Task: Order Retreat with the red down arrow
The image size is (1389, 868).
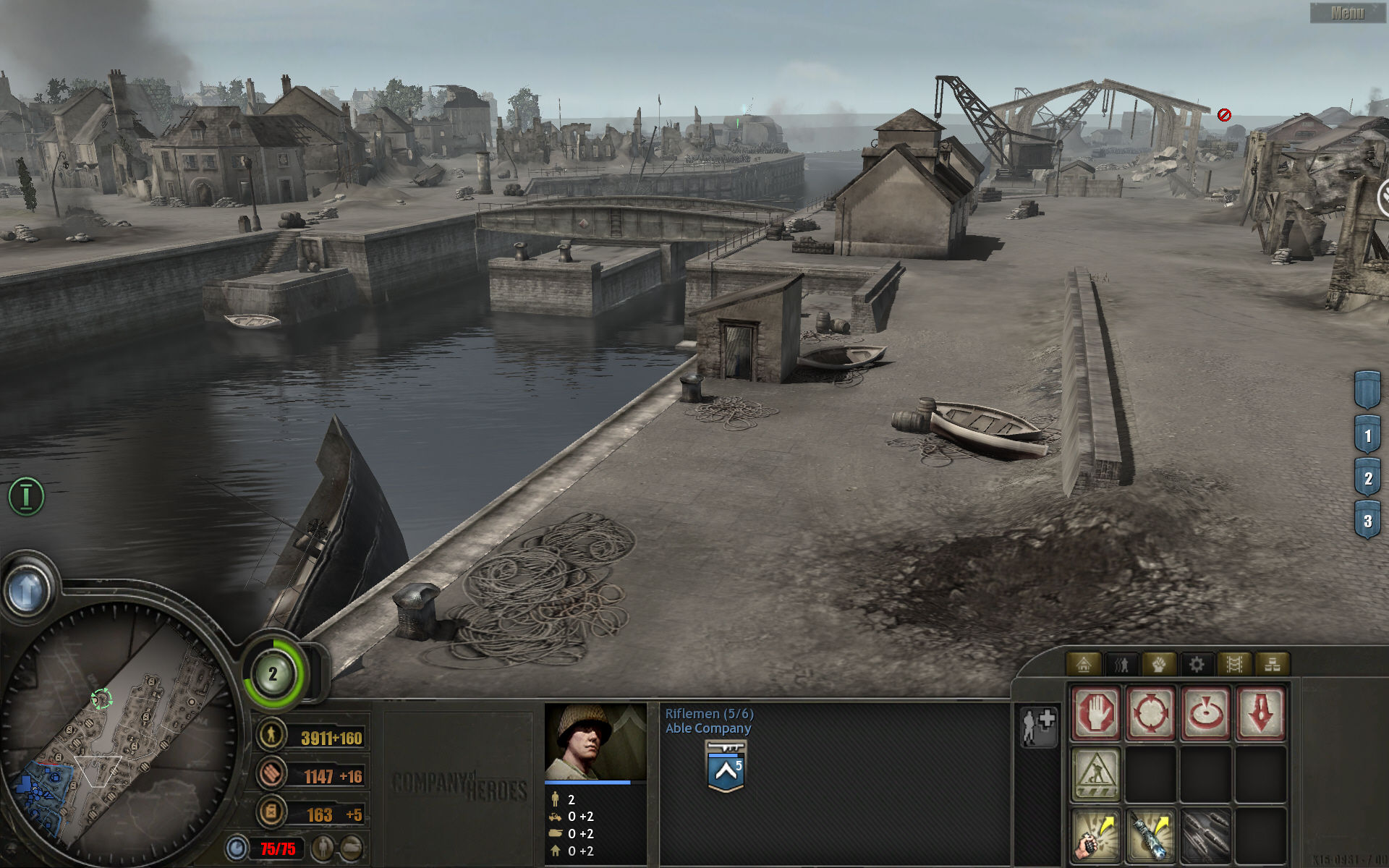Action: [1260, 713]
